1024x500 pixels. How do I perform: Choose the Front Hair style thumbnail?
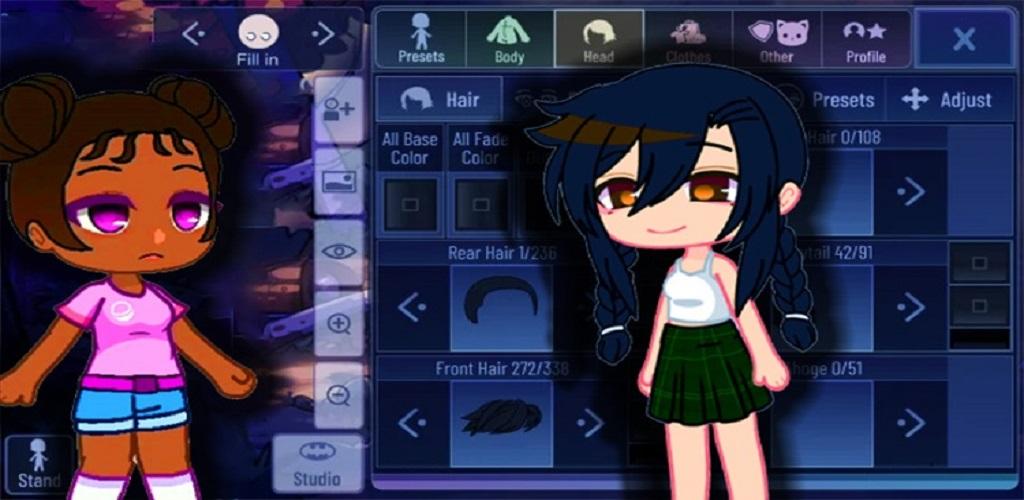pyautogui.click(x=502, y=421)
